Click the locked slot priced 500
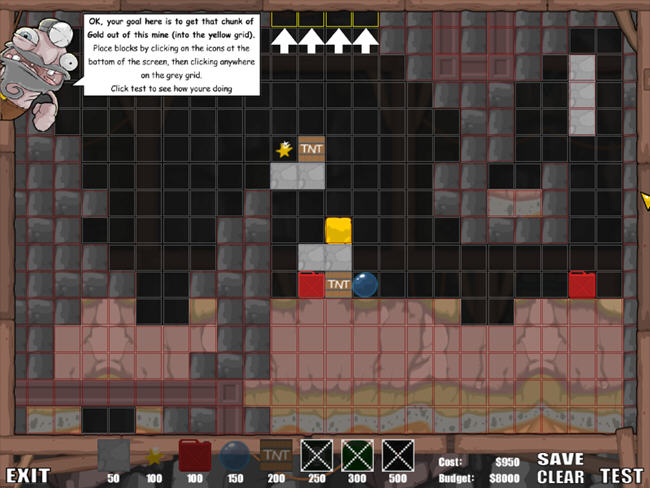650x488 pixels. pos(398,456)
